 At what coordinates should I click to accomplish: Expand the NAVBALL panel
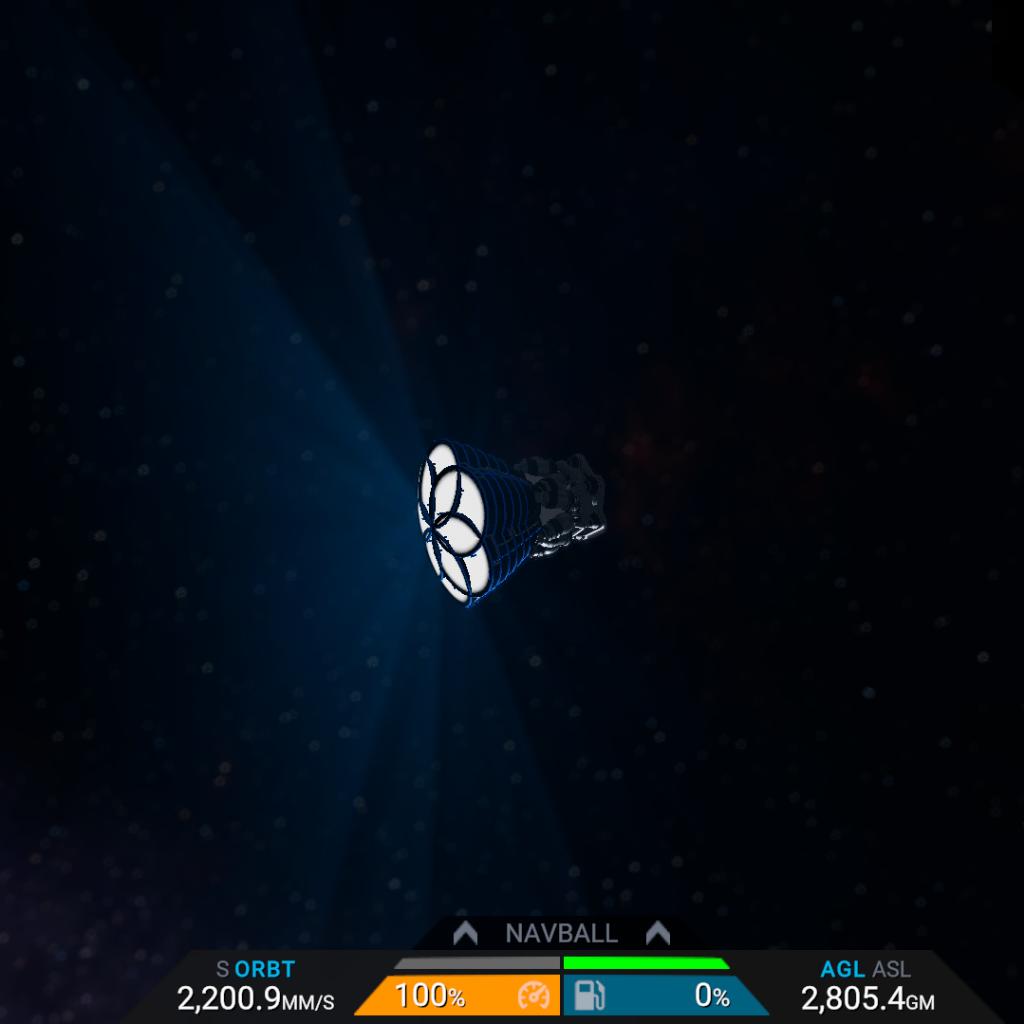click(x=560, y=934)
